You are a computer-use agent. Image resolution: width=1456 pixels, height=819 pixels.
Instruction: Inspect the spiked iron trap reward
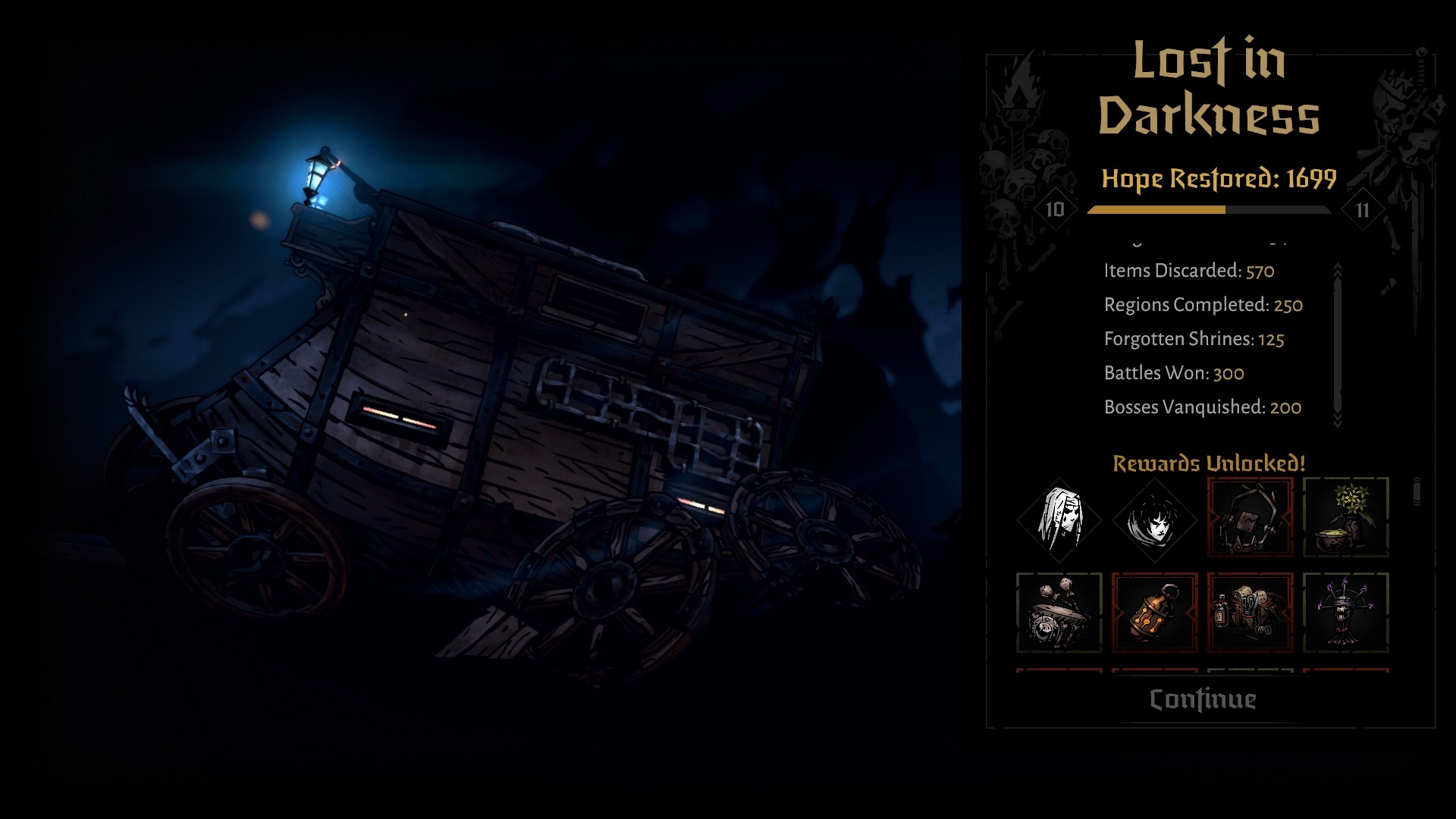point(1250,518)
